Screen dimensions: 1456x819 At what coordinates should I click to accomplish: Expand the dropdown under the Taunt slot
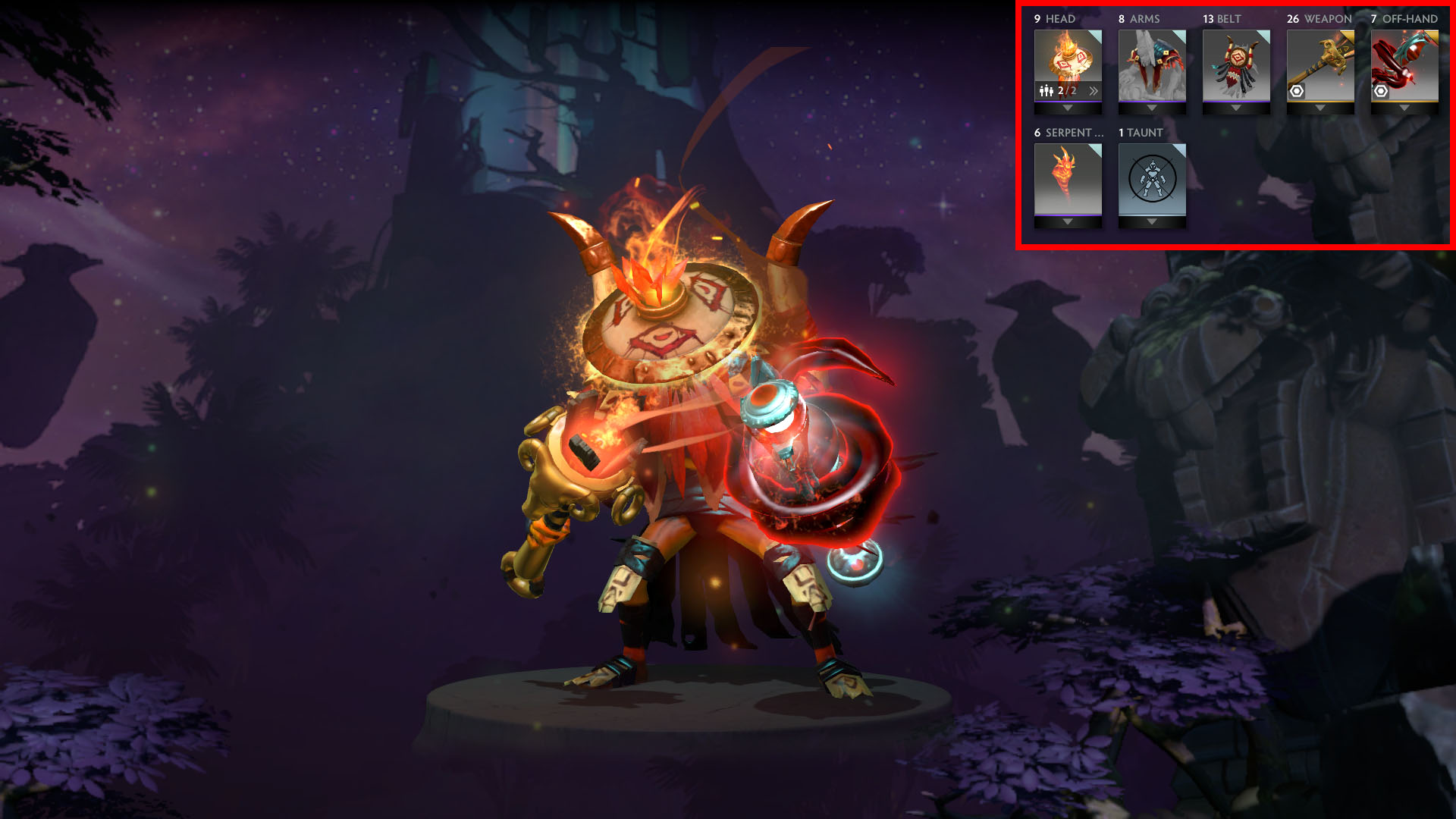(x=1151, y=222)
